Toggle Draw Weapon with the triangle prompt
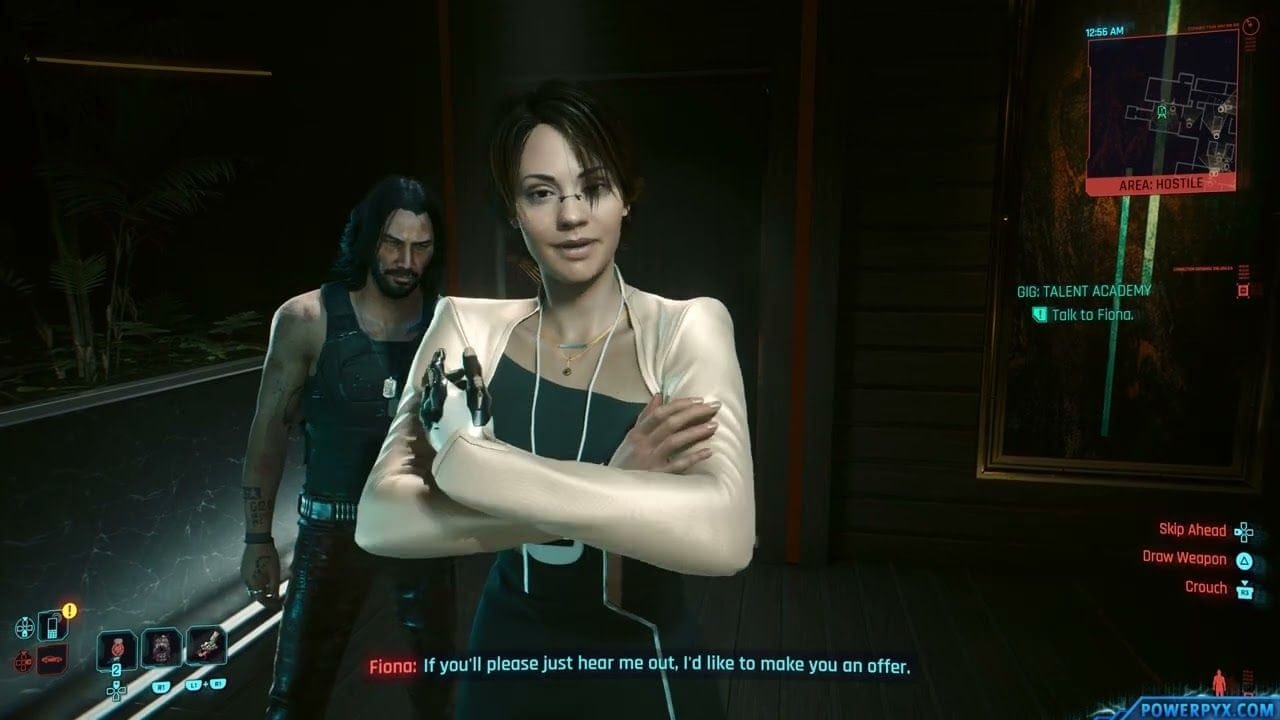 click(x=1245, y=560)
